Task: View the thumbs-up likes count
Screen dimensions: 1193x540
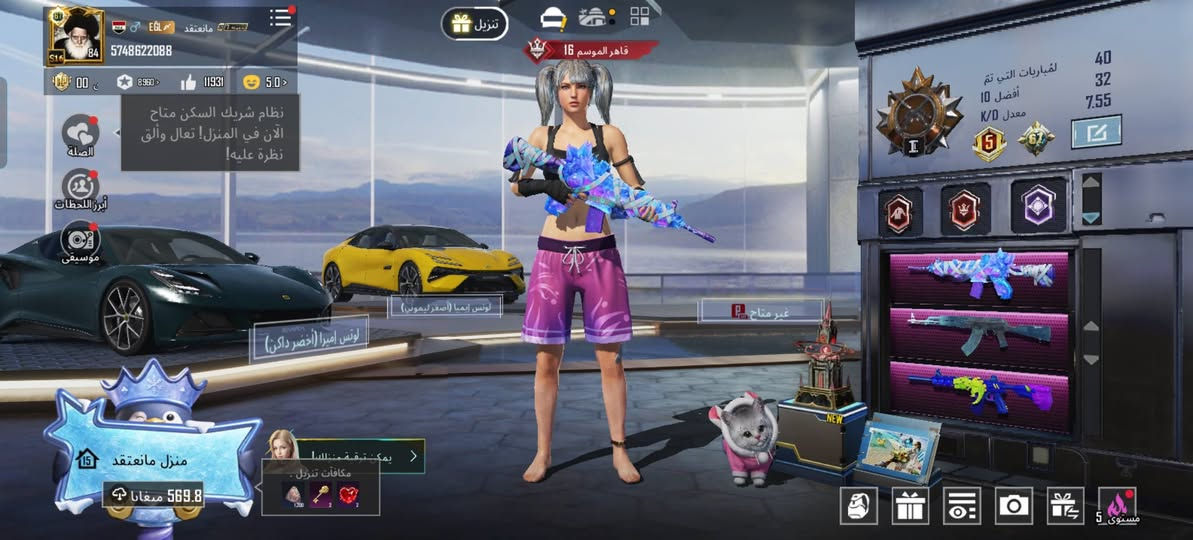Action: pos(202,82)
